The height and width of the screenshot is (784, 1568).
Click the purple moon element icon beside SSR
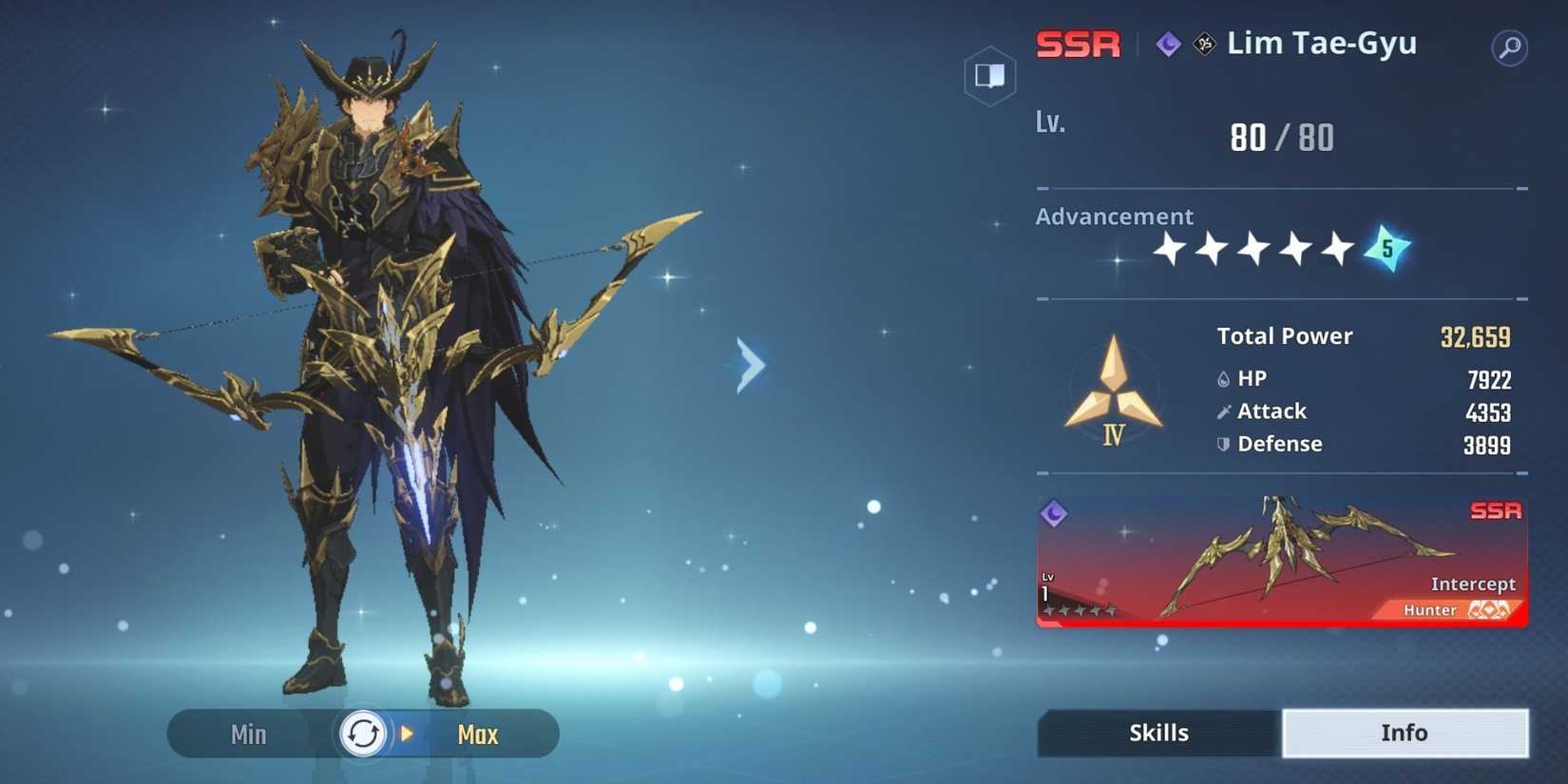click(x=1167, y=43)
